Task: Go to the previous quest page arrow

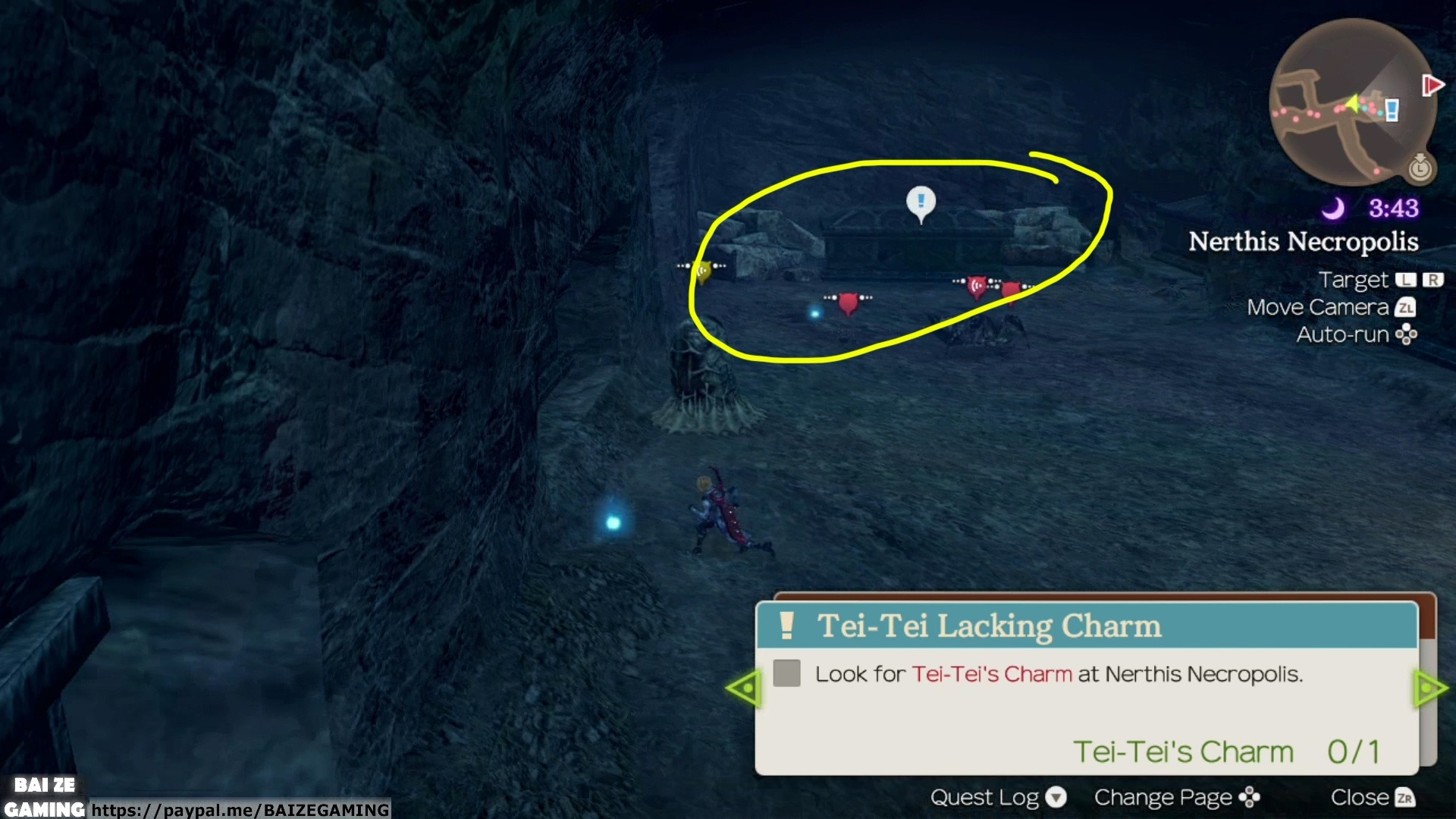Action: pos(743,689)
